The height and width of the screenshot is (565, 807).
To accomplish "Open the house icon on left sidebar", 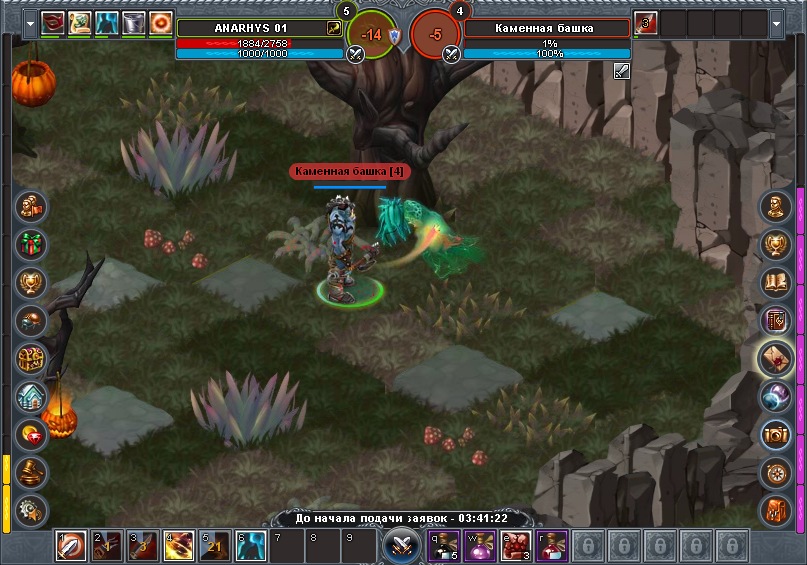I will coord(31,397).
